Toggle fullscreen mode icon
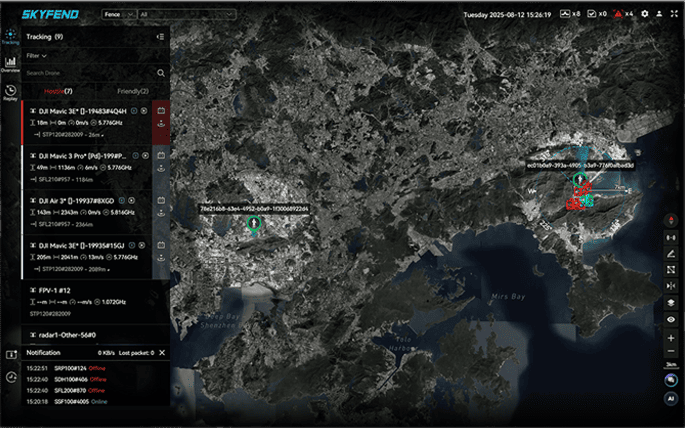Screen dimensions: 685x428 click(x=673, y=14)
